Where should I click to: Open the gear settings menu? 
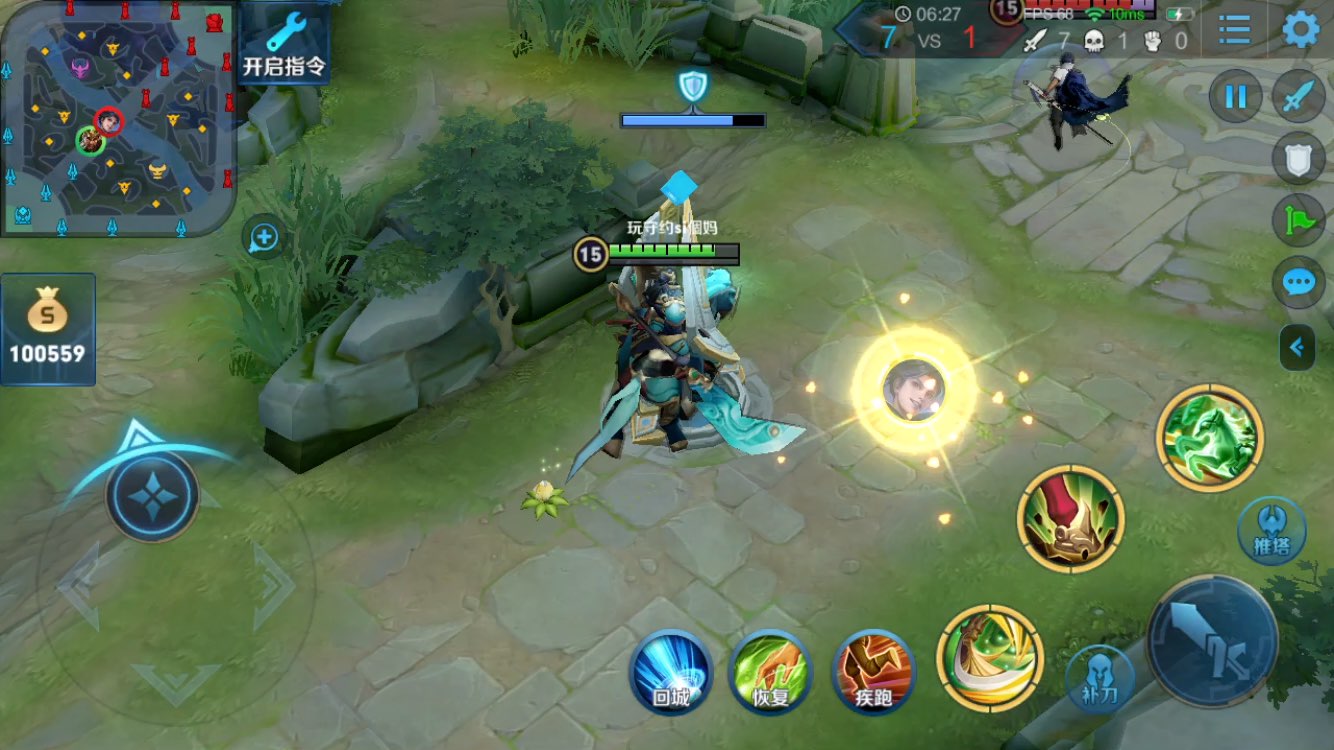pos(1300,30)
